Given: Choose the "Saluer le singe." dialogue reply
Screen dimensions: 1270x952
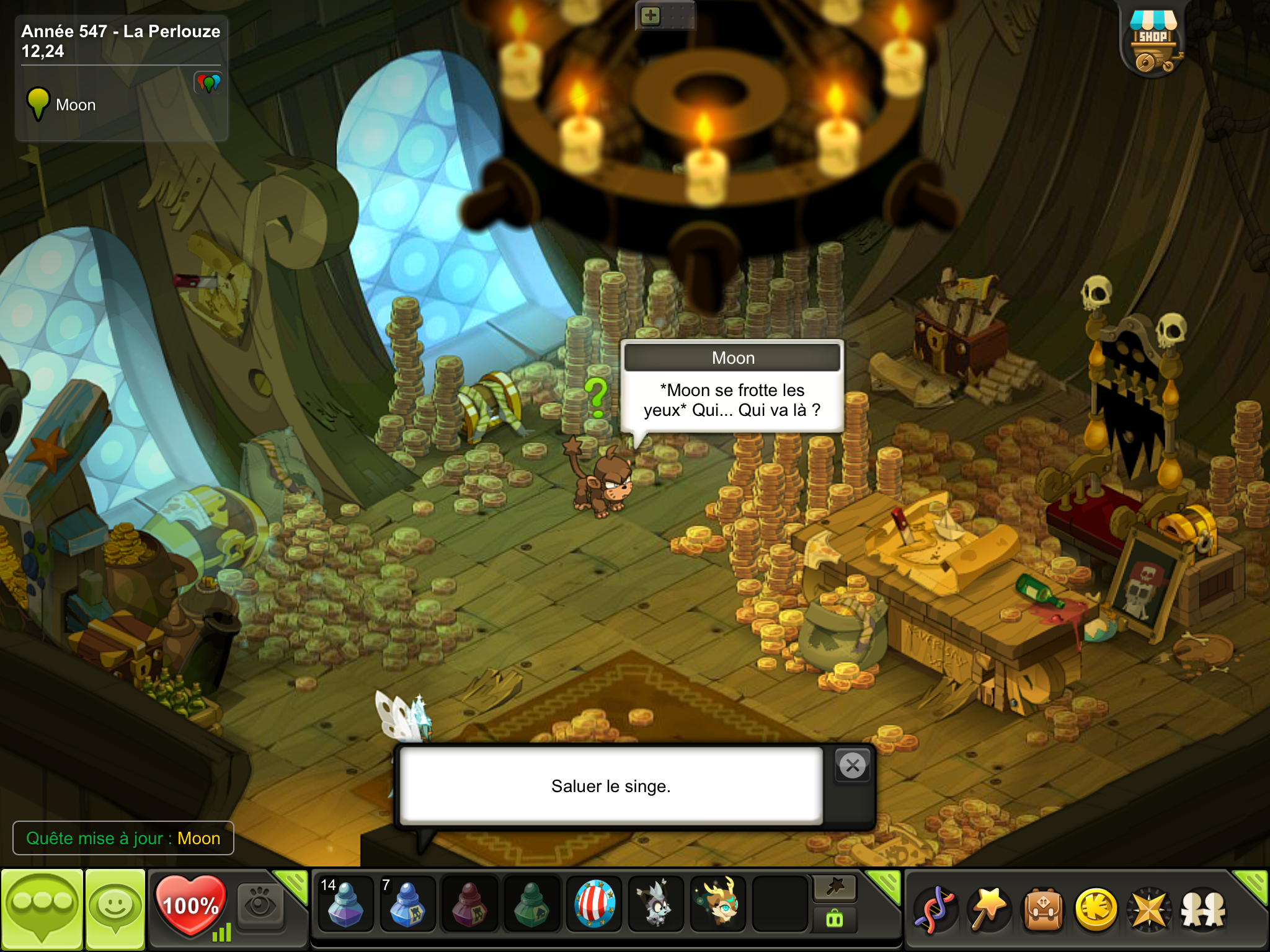Looking at the screenshot, I should 611,786.
